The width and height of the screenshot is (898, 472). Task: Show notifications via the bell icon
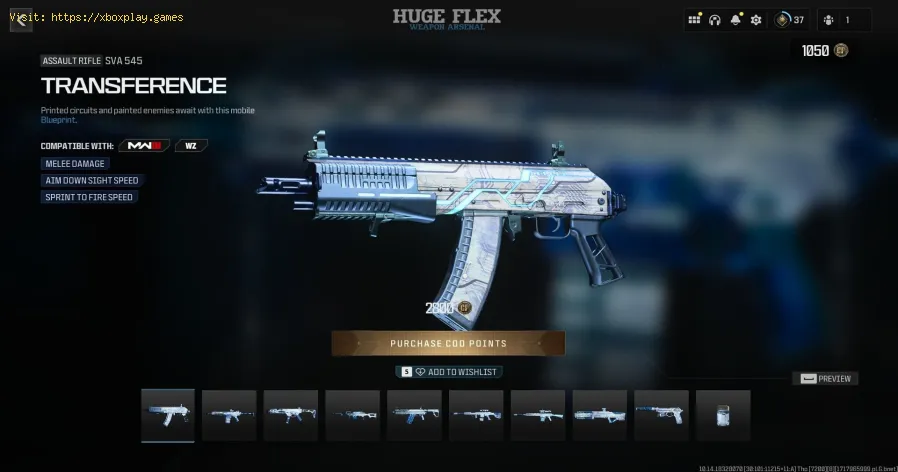[736, 20]
